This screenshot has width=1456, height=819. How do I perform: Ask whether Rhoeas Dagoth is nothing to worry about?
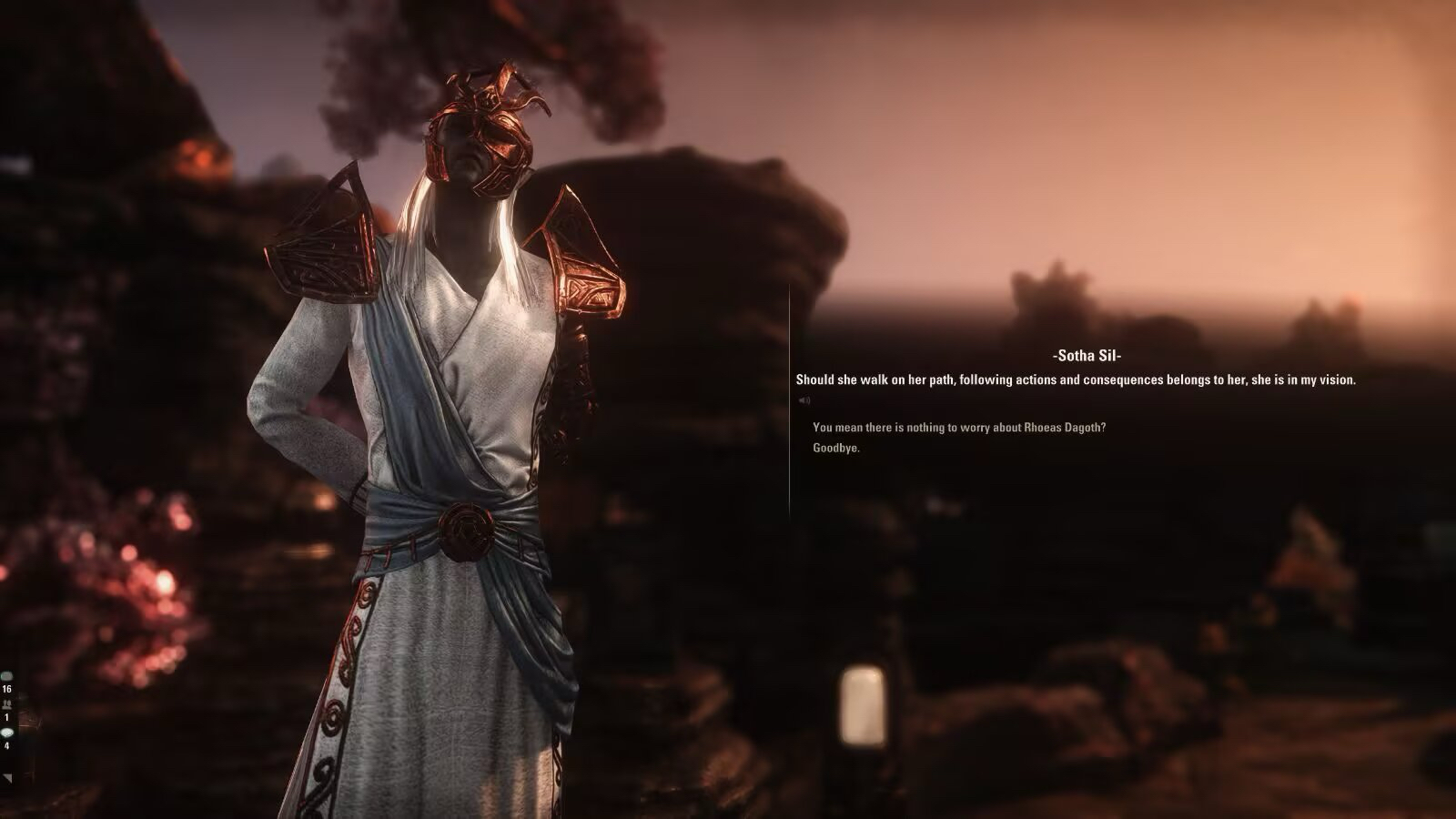coord(958,428)
